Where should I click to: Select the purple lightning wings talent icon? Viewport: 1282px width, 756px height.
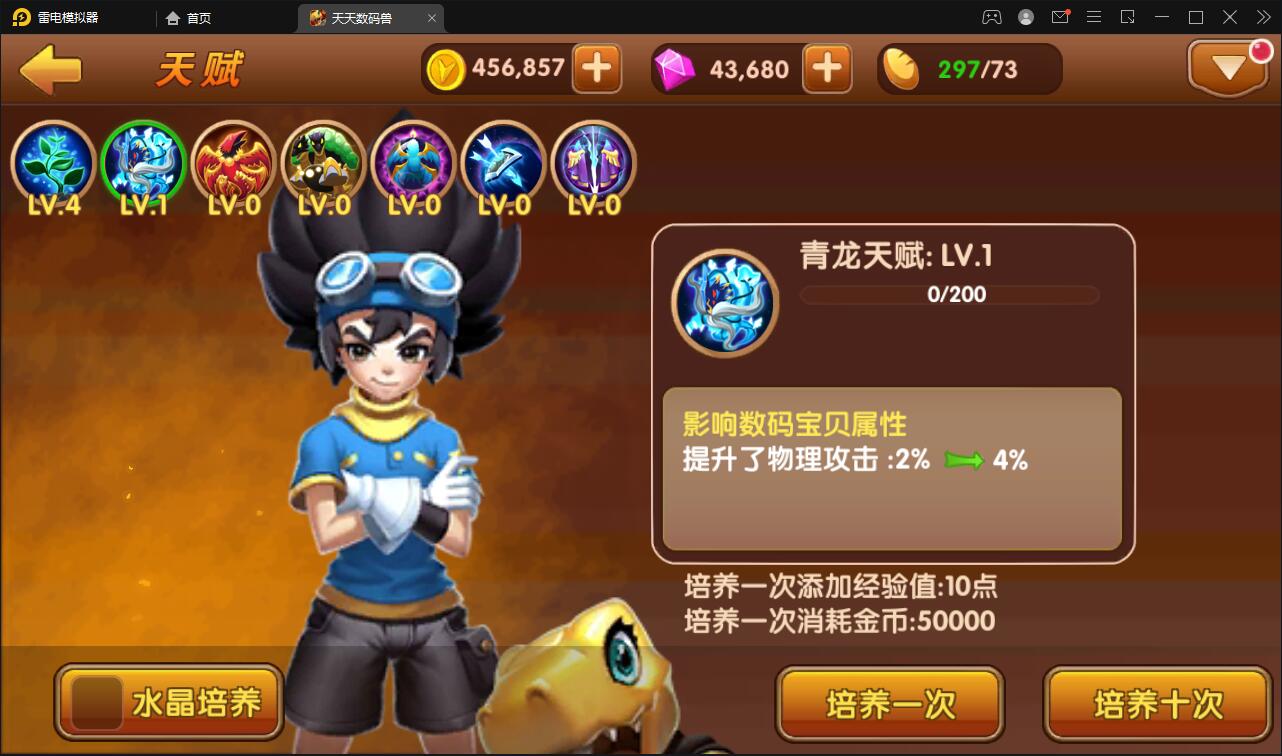pyautogui.click(x=593, y=162)
